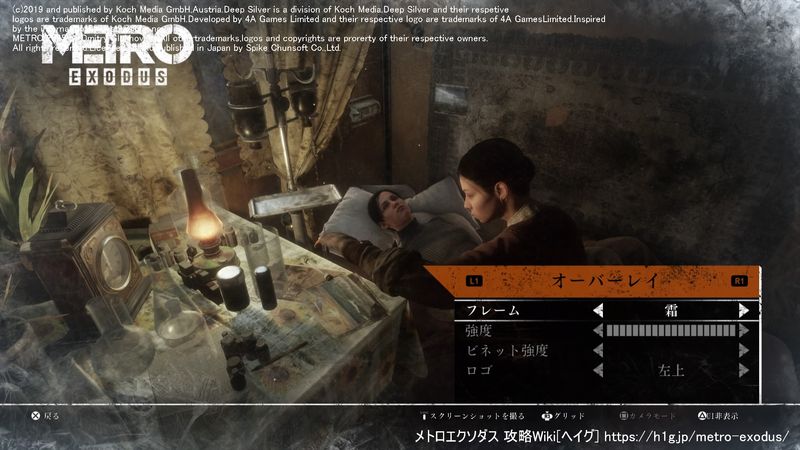Viewport: 800px width, 450px height.
Task: Click the オーバーレイ tab header
Action: coord(606,281)
